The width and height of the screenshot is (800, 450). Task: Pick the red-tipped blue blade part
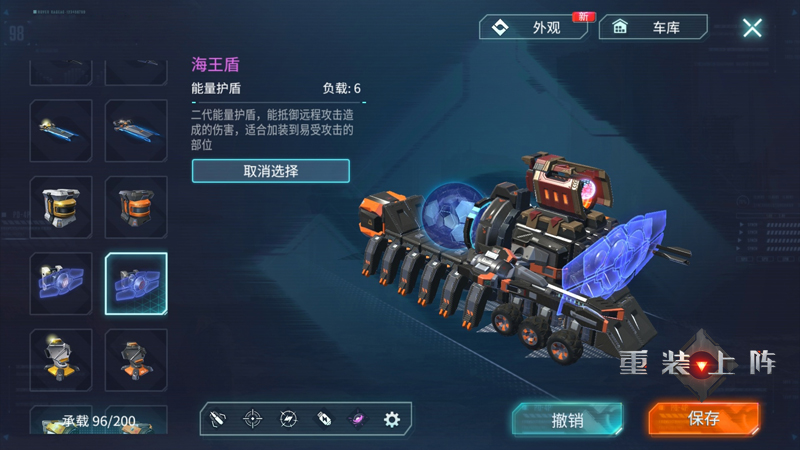pos(136,130)
